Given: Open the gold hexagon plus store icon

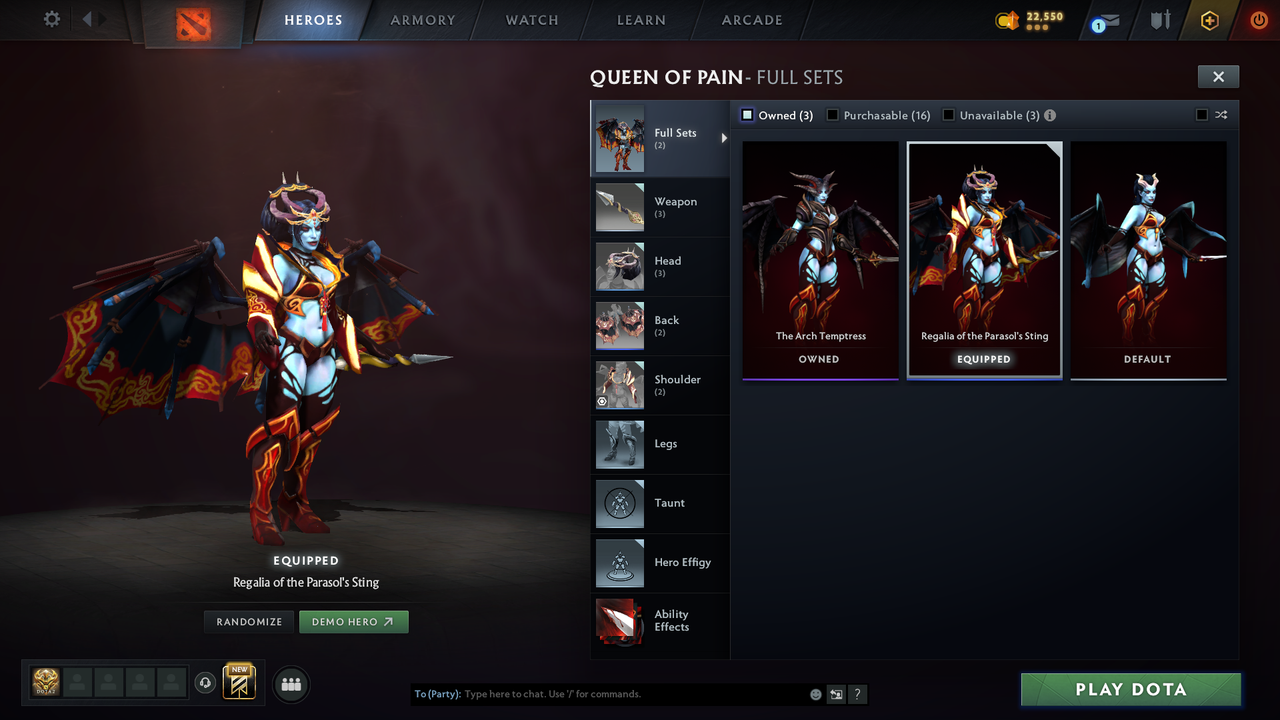Looking at the screenshot, I should pyautogui.click(x=1208, y=20).
